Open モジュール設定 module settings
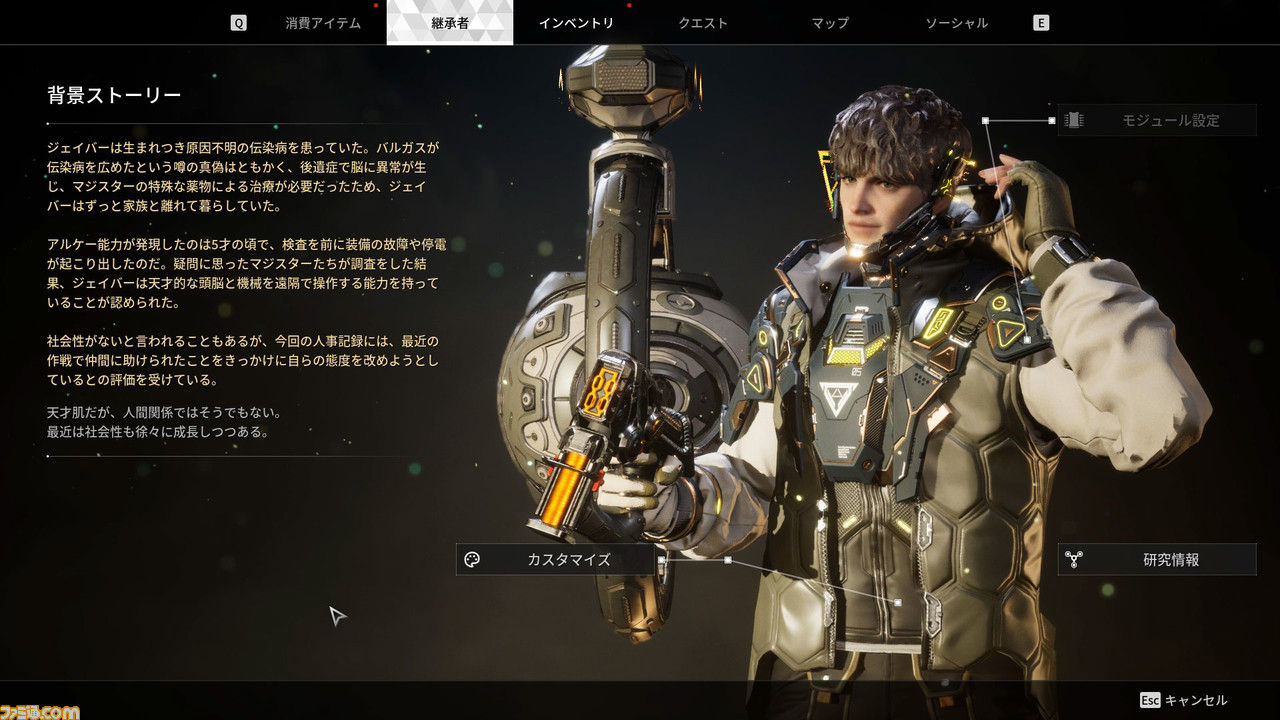Viewport: 1280px width, 720px height. click(1156, 120)
